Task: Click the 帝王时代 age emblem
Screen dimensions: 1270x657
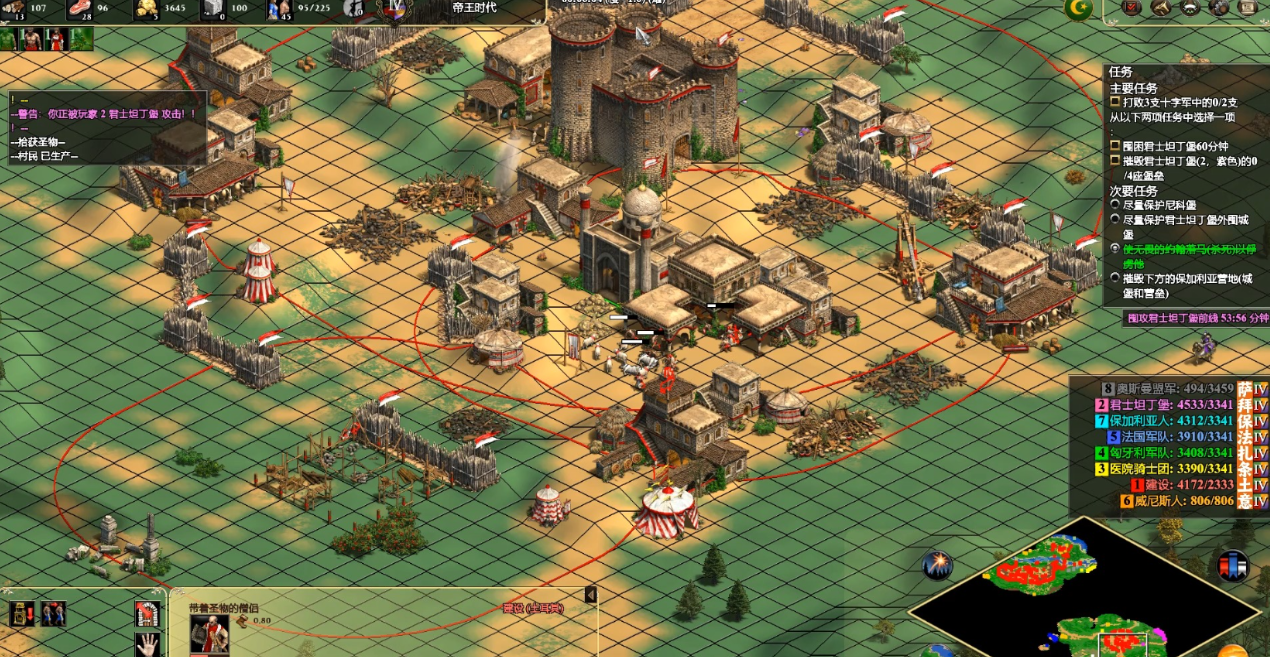Action: point(395,9)
